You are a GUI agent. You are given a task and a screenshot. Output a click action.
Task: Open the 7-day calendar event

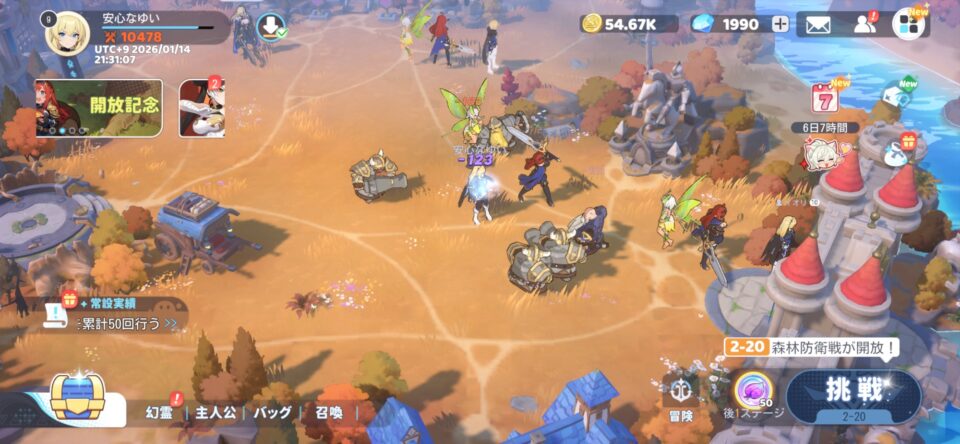coord(824,99)
